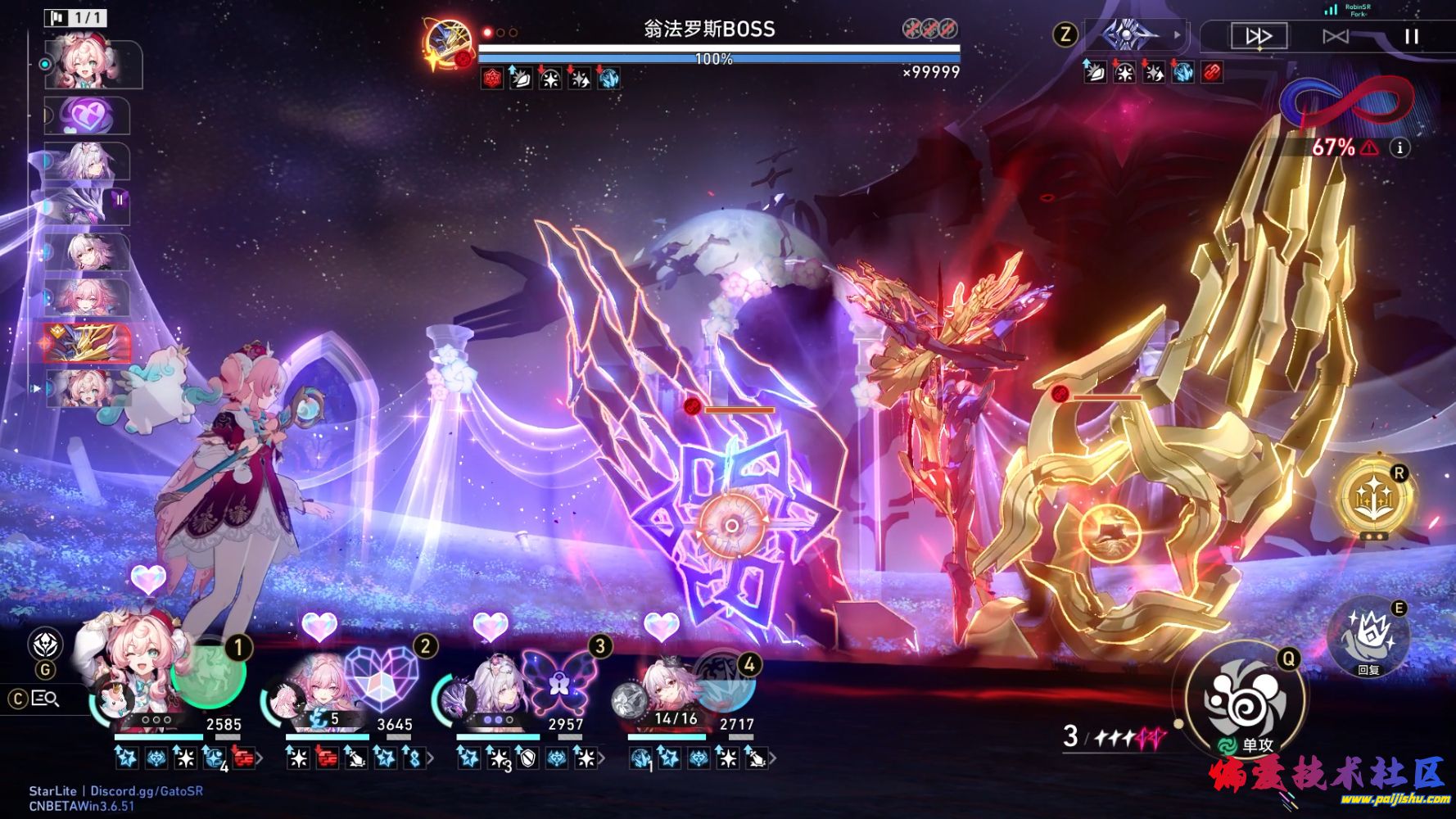1456x819 pixels.
Task: Target the purple crystal hand enemy
Action: (x=731, y=525)
